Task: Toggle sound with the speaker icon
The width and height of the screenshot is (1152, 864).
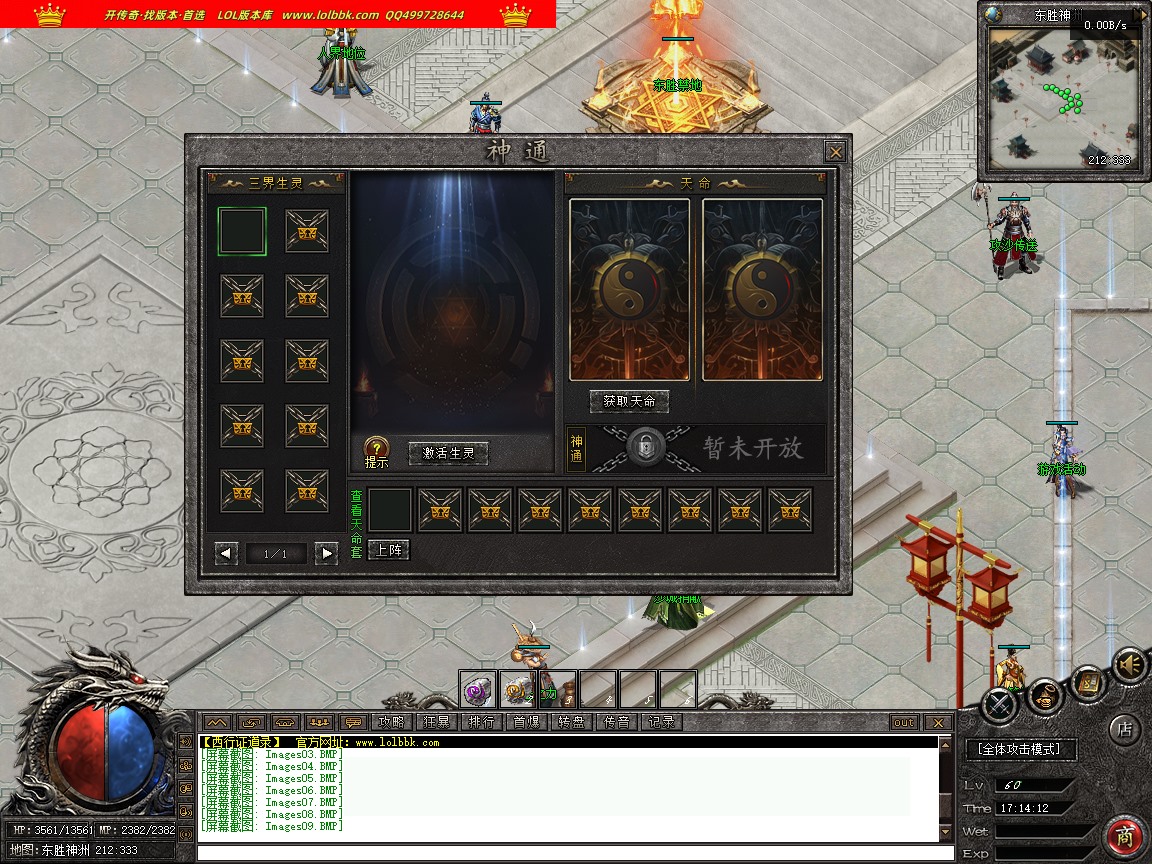Action: [x=1130, y=665]
